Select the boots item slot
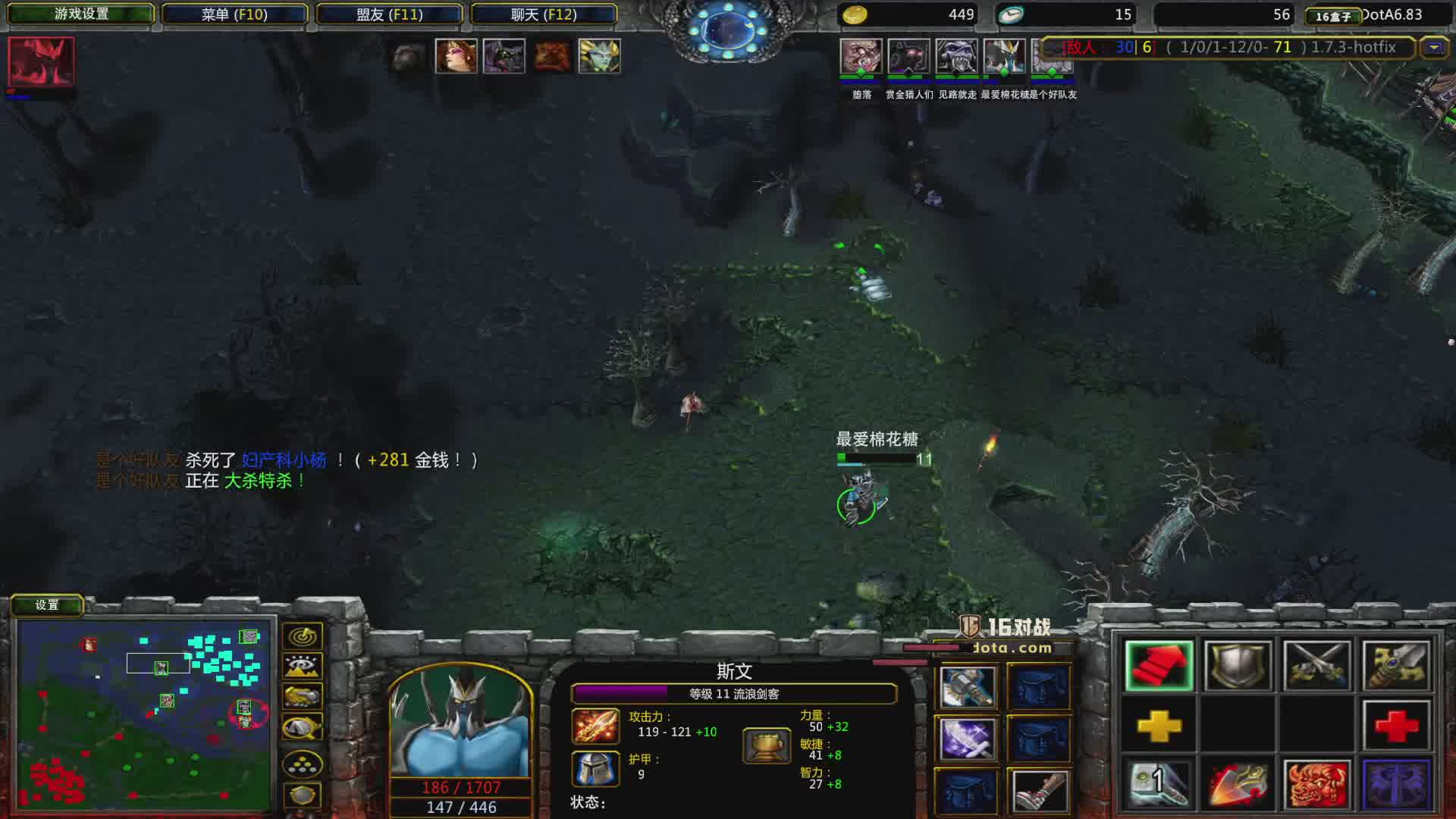1456x819 pixels. (1040, 792)
